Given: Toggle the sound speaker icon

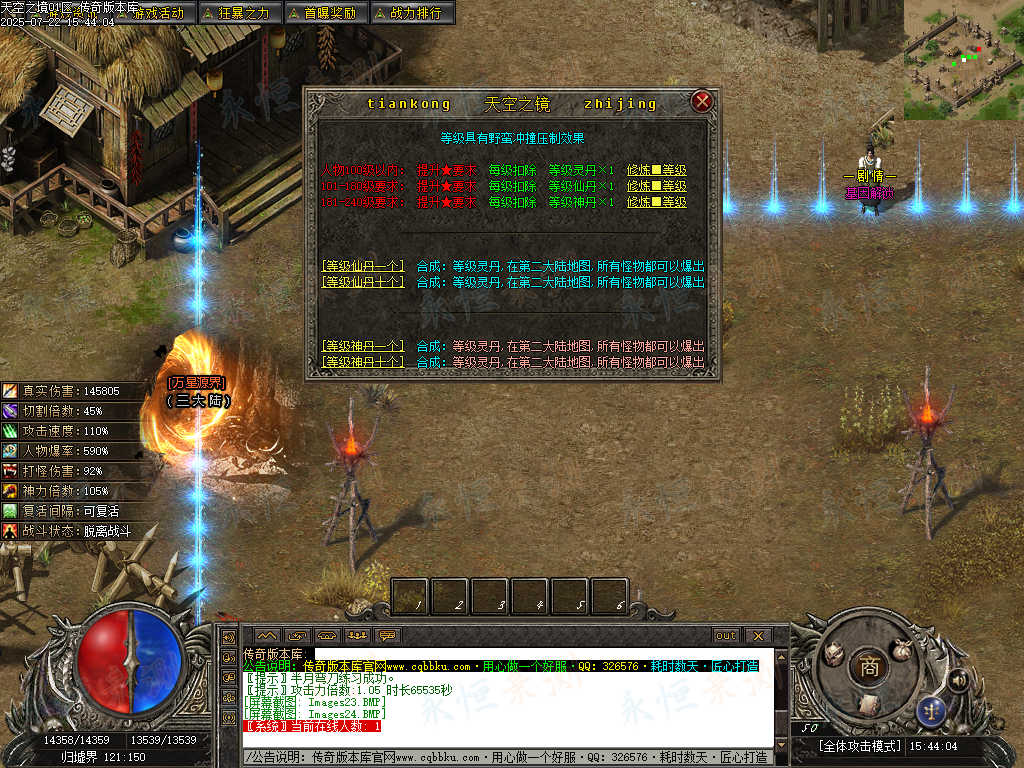Looking at the screenshot, I should (x=958, y=681).
